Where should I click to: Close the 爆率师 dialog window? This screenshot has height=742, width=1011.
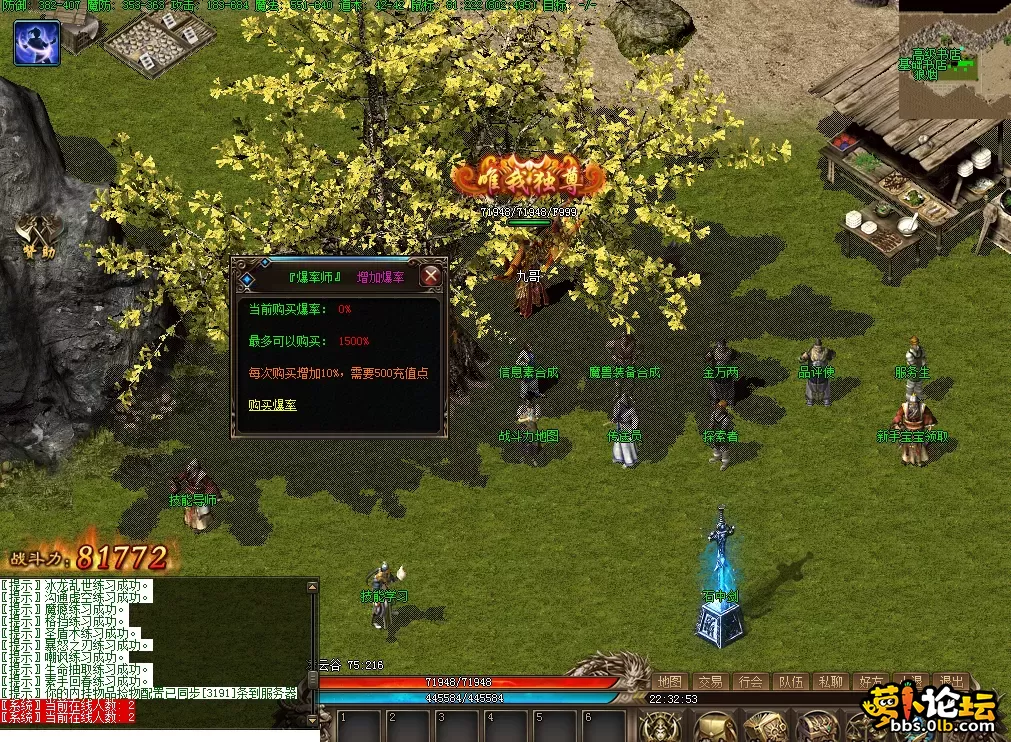click(x=431, y=276)
